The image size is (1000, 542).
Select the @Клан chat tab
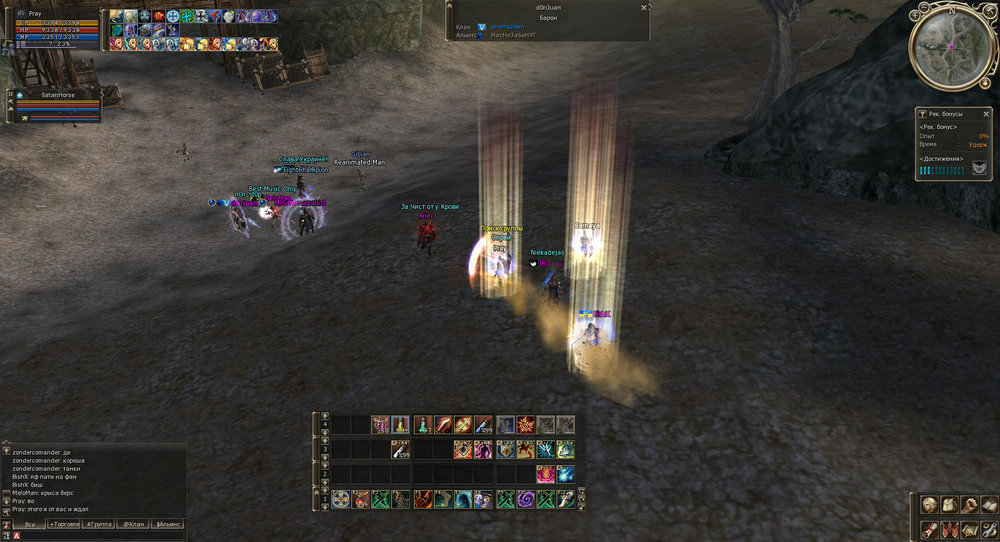[133, 524]
